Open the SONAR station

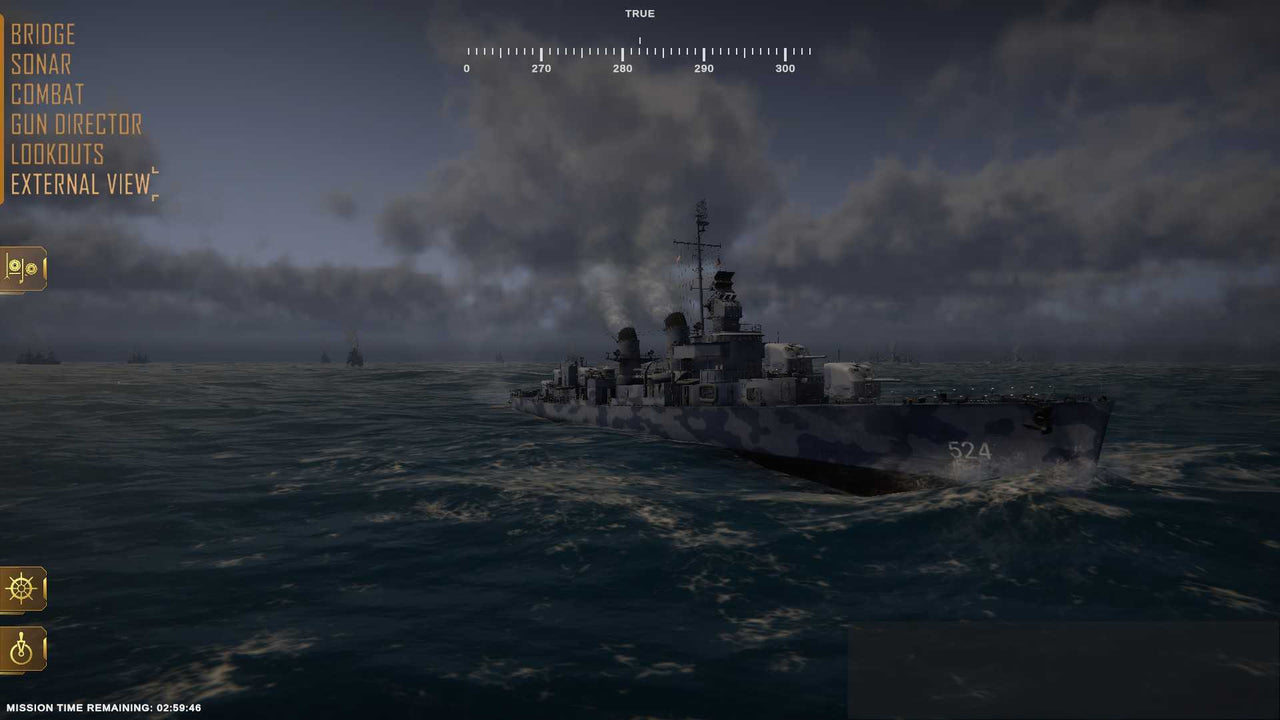coord(40,64)
